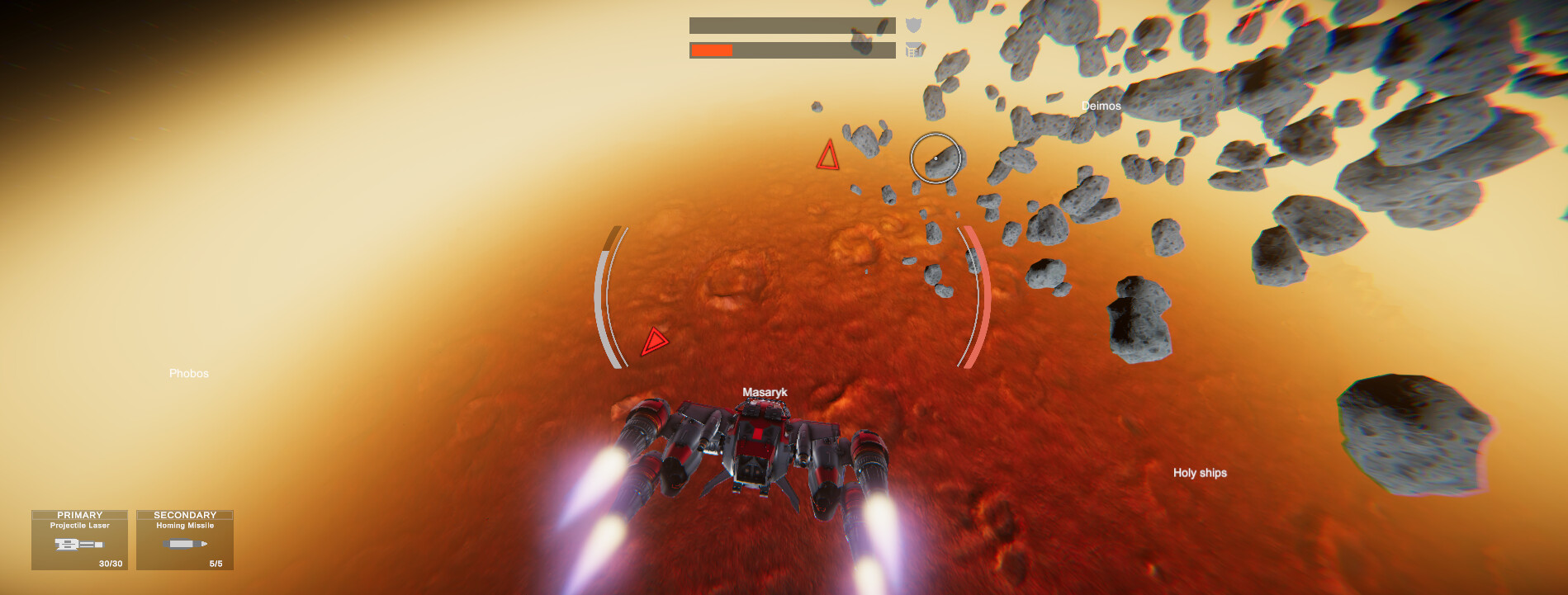This screenshot has width=1568, height=595.
Task: Click the Deimos location label
Action: (x=1102, y=106)
